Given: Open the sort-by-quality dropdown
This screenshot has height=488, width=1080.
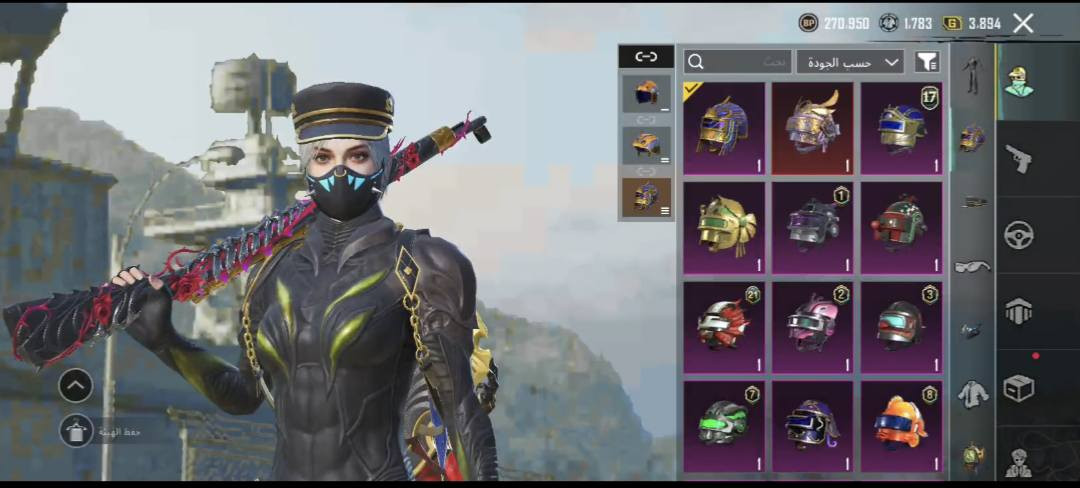Looking at the screenshot, I should 850,62.
